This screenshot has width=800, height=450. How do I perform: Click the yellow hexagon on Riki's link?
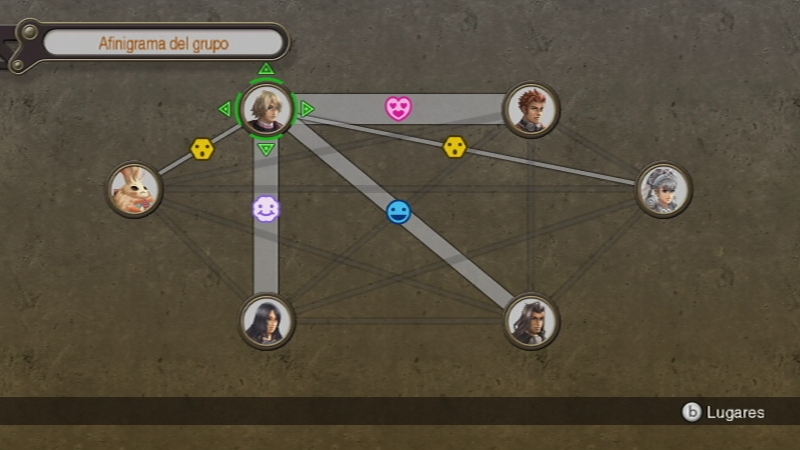[x=202, y=149]
